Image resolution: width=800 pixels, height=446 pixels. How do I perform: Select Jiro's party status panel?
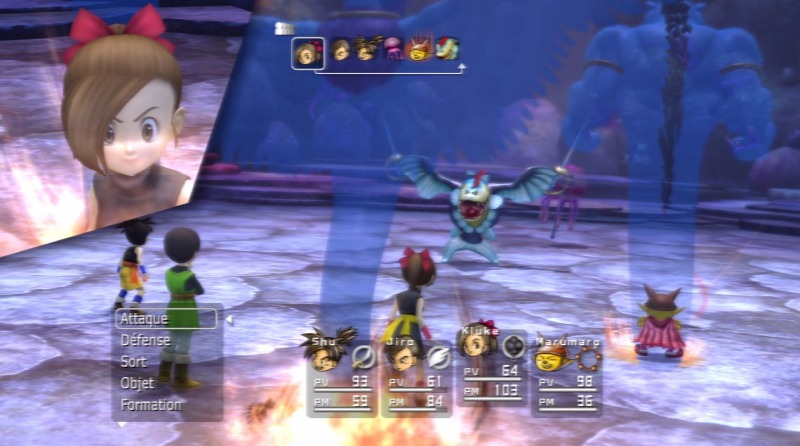[x=417, y=373]
